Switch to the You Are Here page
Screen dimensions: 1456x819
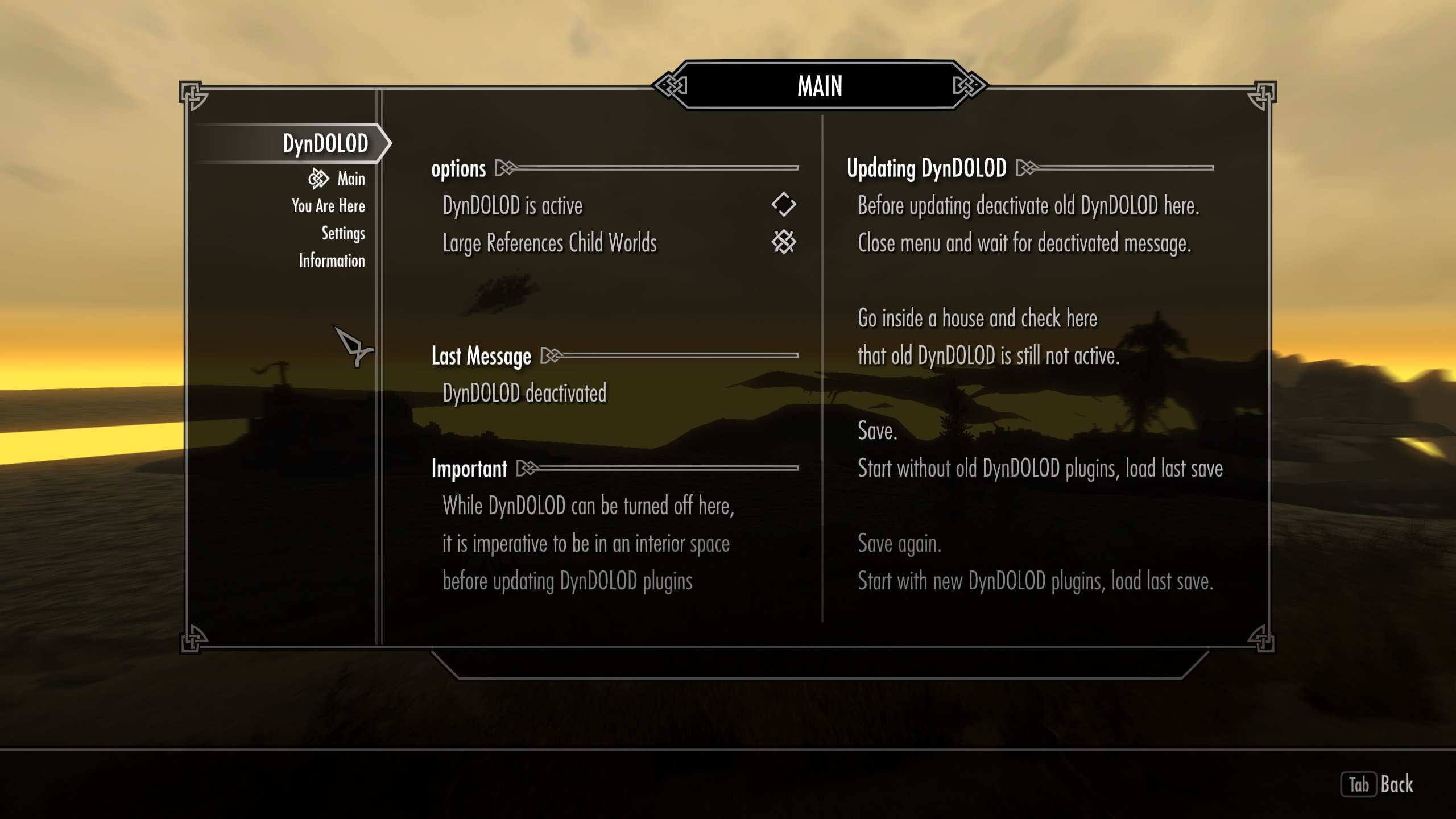pyautogui.click(x=328, y=206)
